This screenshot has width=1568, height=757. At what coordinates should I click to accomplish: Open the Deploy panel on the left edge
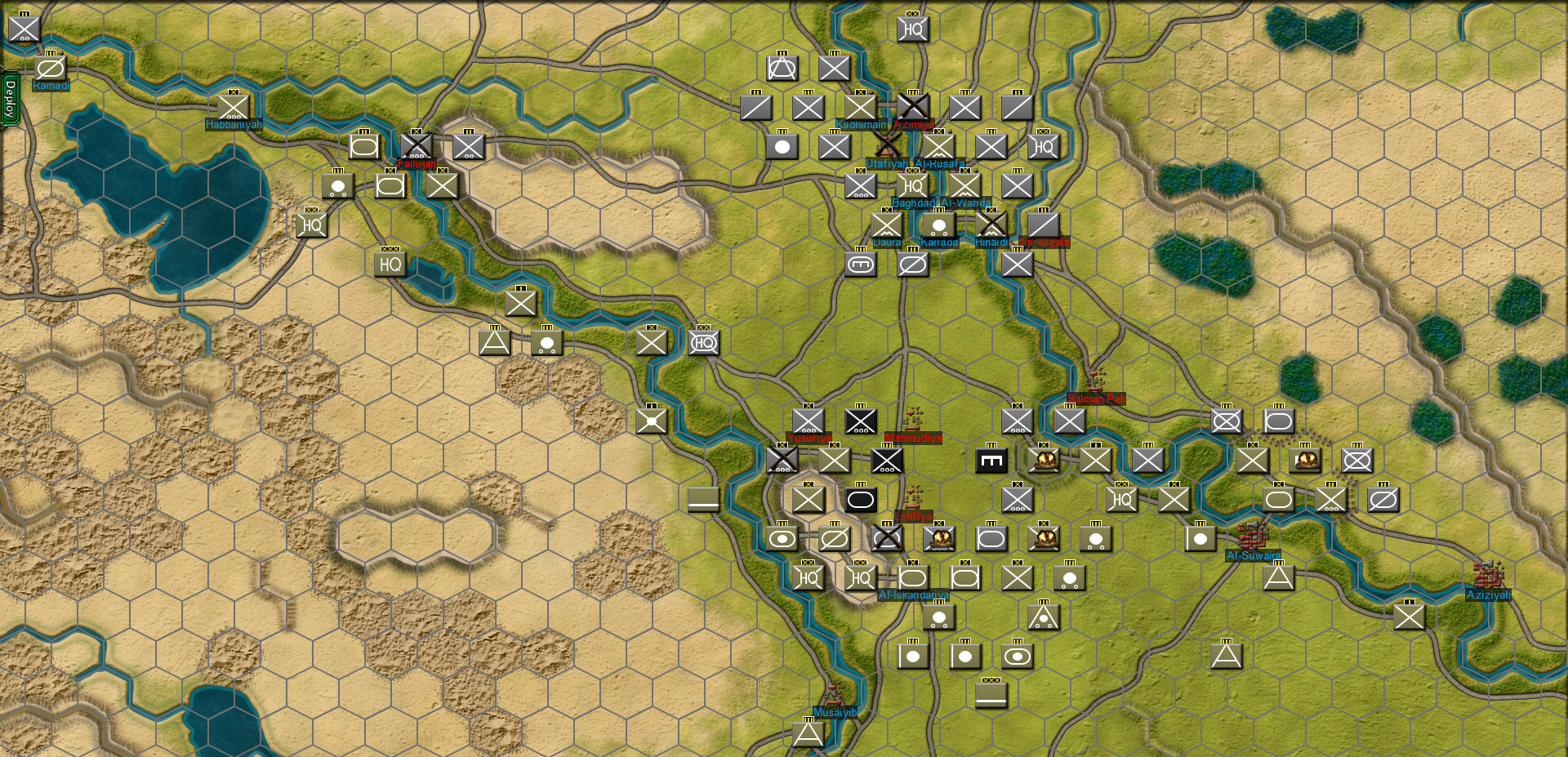click(x=11, y=98)
